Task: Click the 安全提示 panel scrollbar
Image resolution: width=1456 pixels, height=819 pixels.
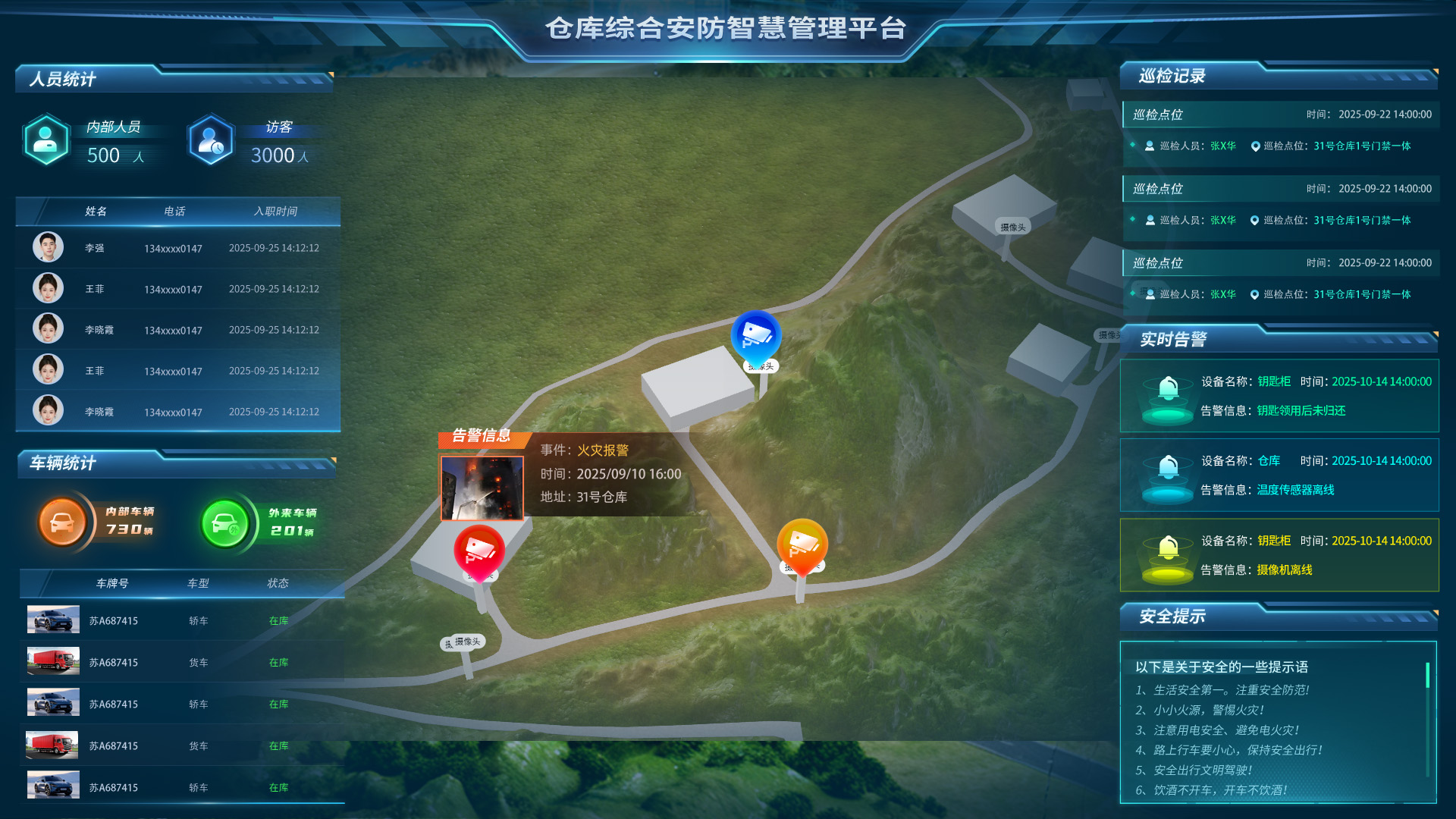Action: (x=1427, y=675)
